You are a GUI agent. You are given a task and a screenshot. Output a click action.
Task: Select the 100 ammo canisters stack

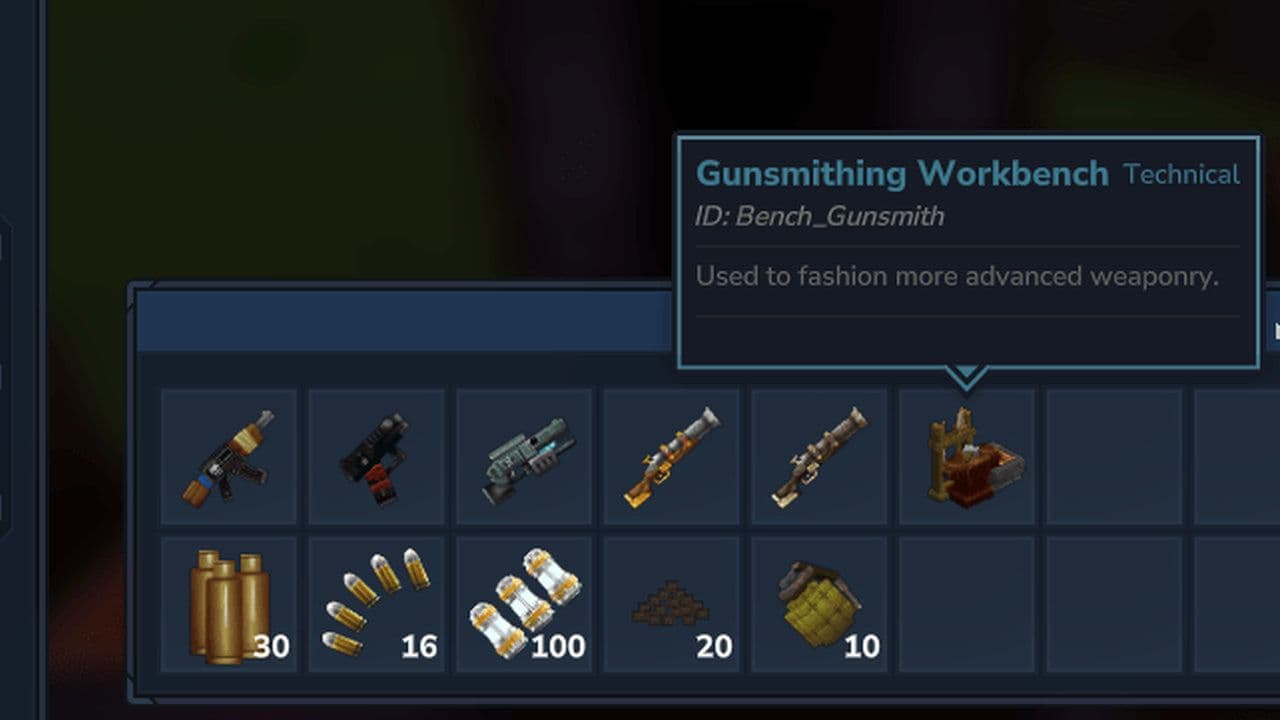point(523,602)
